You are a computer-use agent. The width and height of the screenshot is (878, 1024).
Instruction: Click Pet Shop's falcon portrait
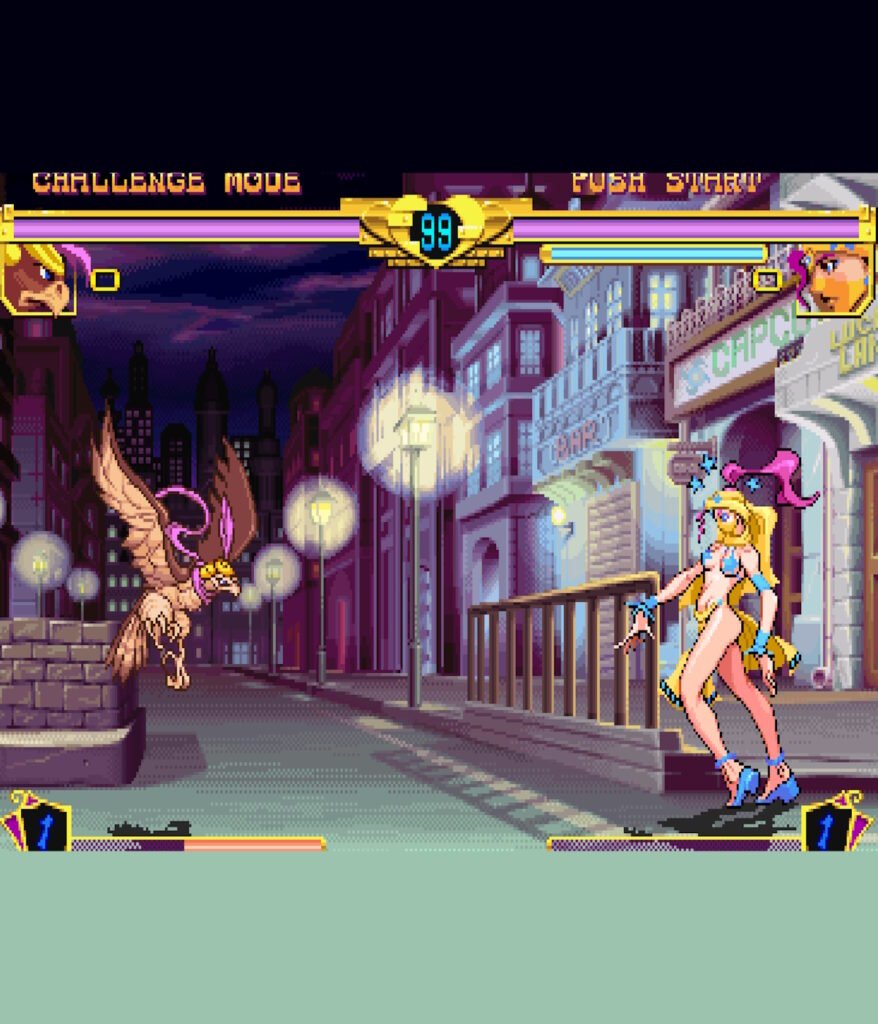click(x=38, y=279)
